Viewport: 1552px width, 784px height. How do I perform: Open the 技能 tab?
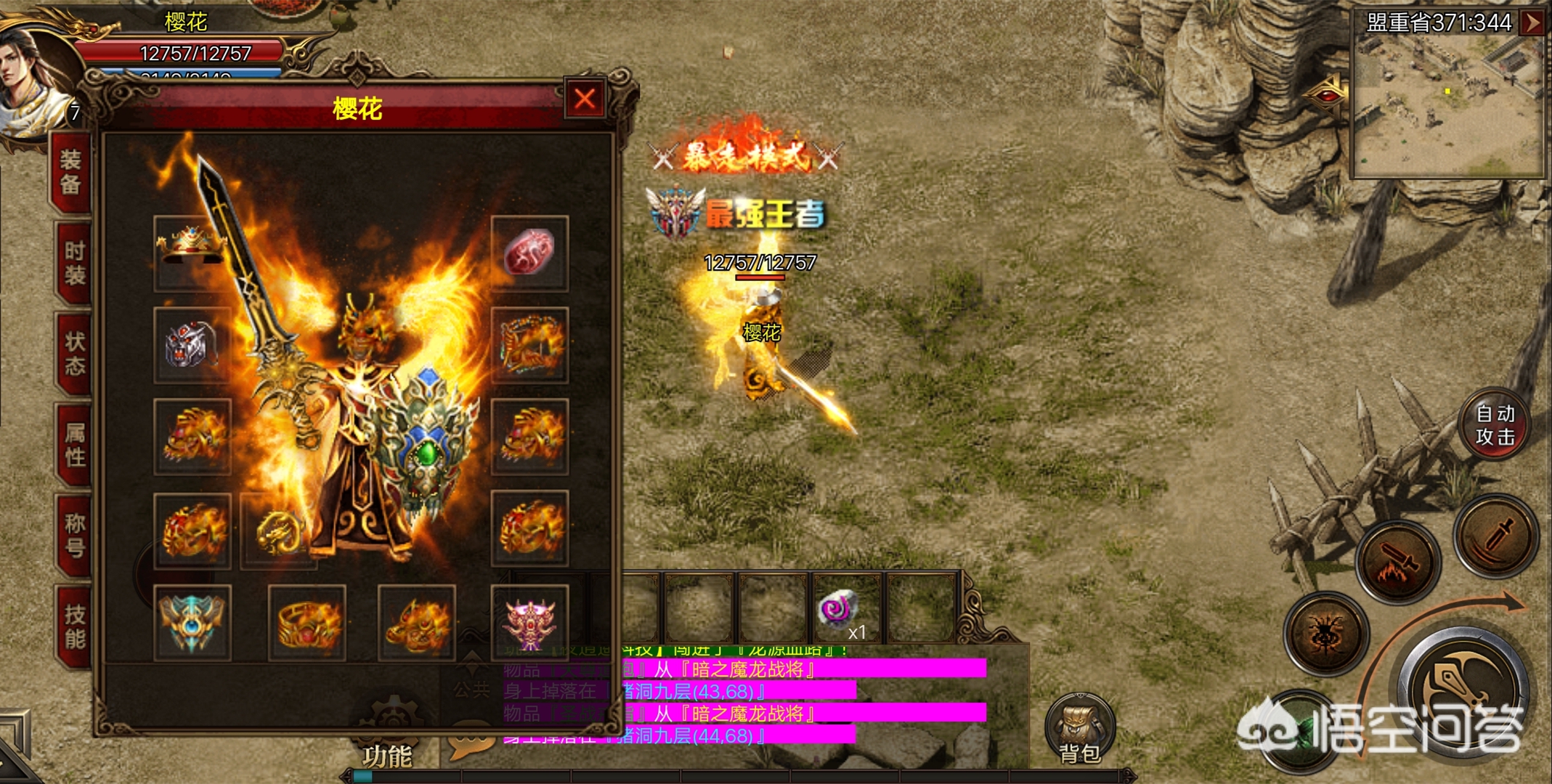(74, 626)
